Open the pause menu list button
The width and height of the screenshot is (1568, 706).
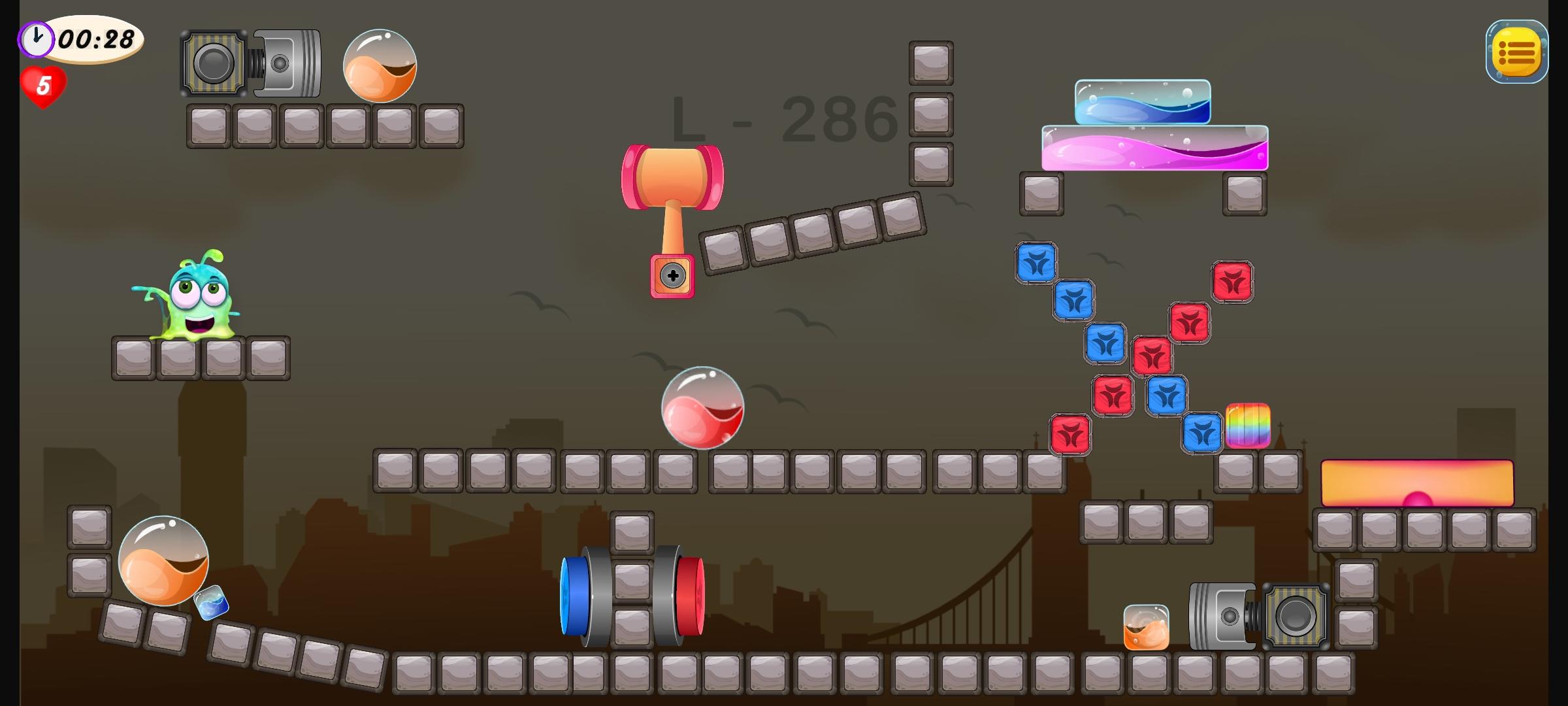[x=1517, y=52]
